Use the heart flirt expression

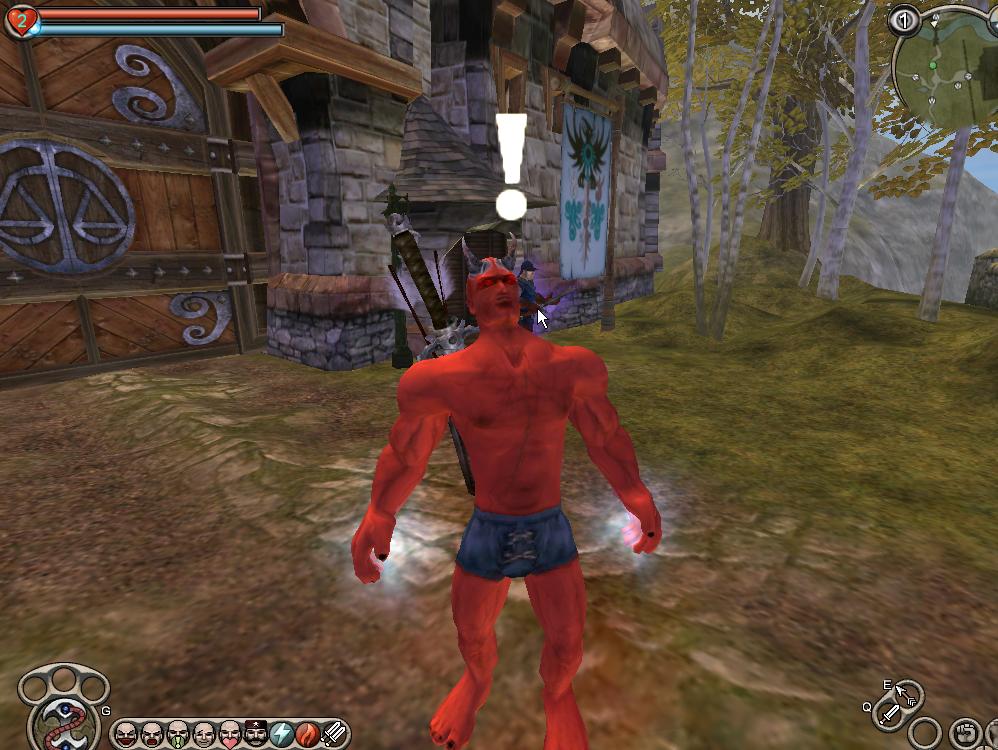(230, 735)
